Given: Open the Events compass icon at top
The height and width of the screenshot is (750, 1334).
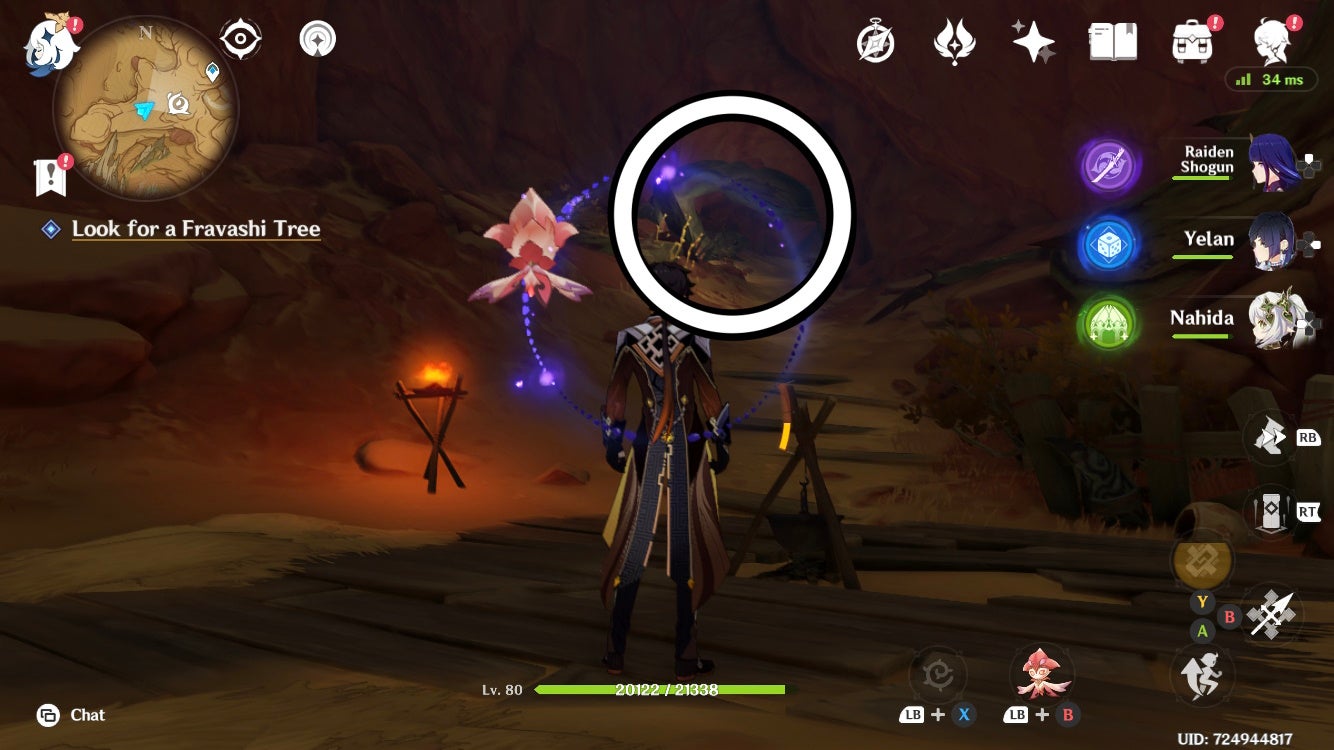Looking at the screenshot, I should tap(875, 40).
